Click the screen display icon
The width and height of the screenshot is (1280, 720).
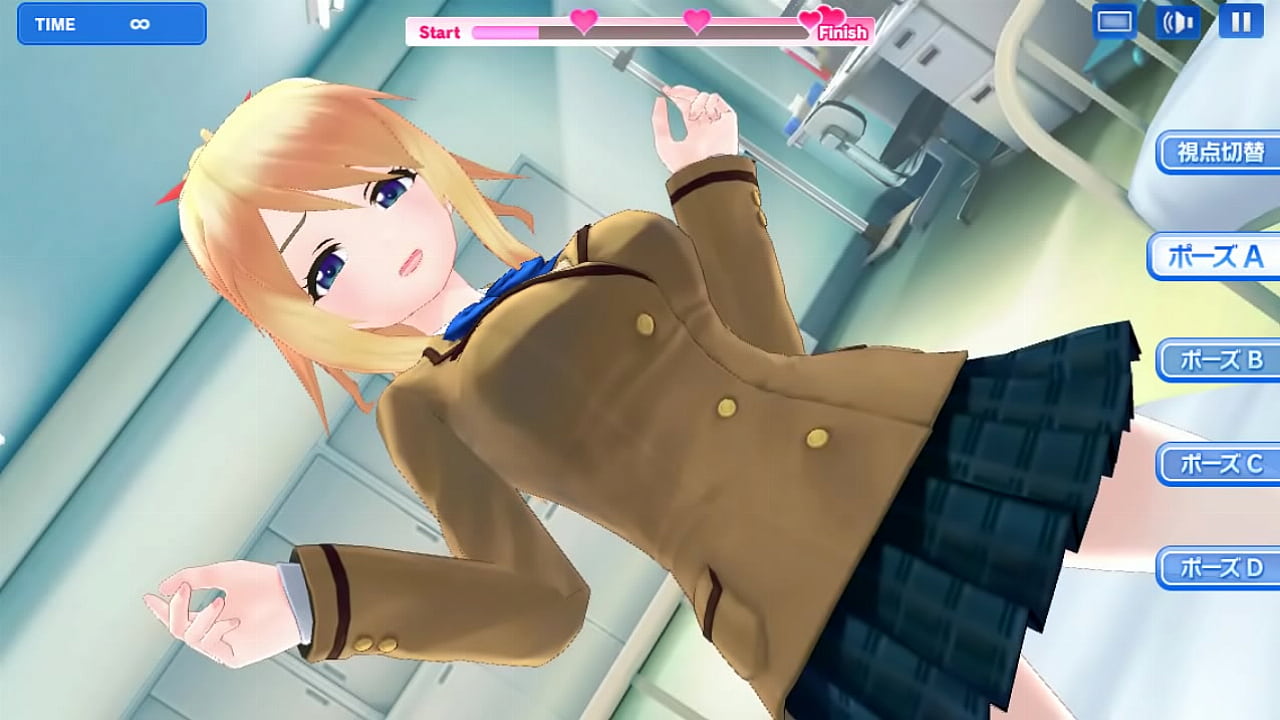pyautogui.click(x=1114, y=21)
